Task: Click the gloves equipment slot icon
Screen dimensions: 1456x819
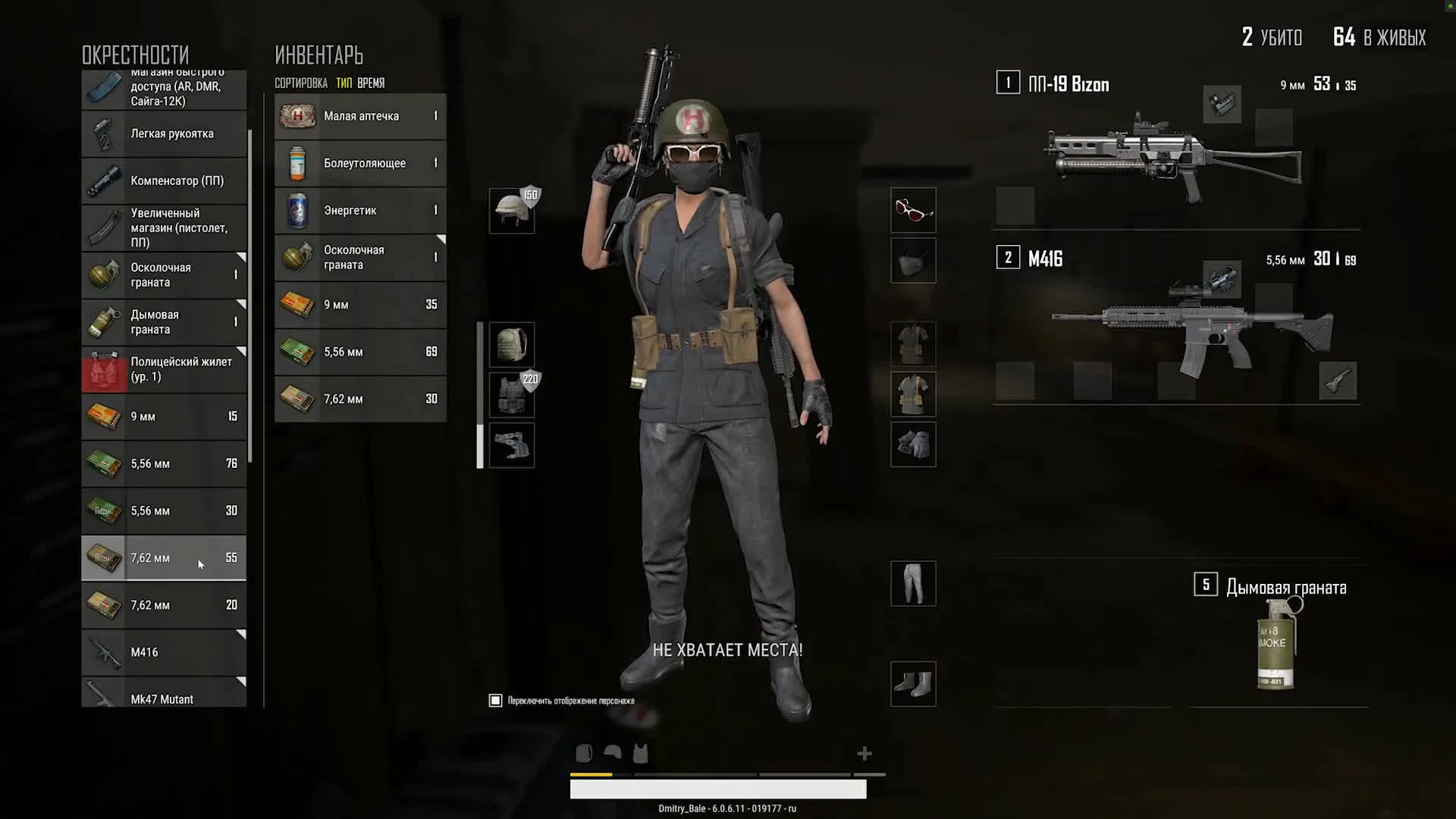Action: pos(912,445)
